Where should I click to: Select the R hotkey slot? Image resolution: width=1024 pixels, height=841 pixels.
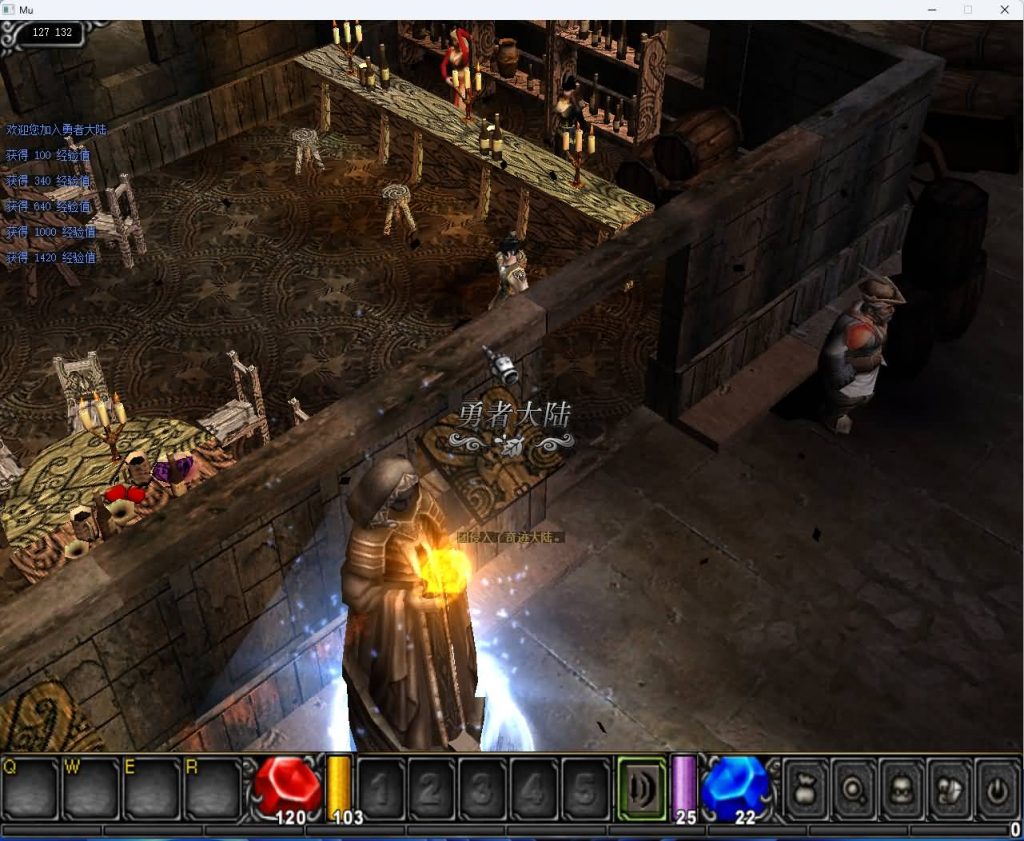212,789
